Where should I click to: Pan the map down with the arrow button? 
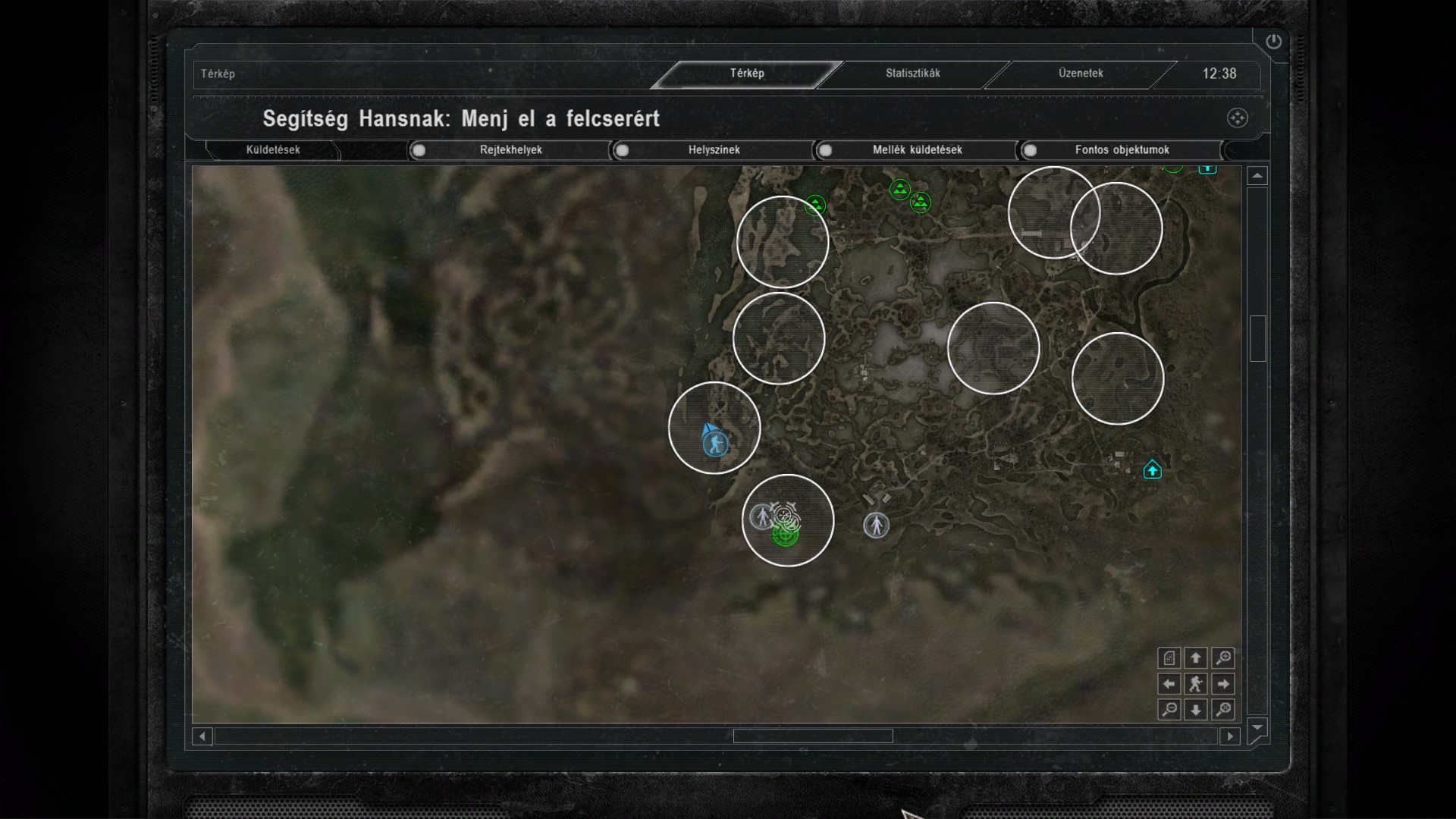(1196, 710)
